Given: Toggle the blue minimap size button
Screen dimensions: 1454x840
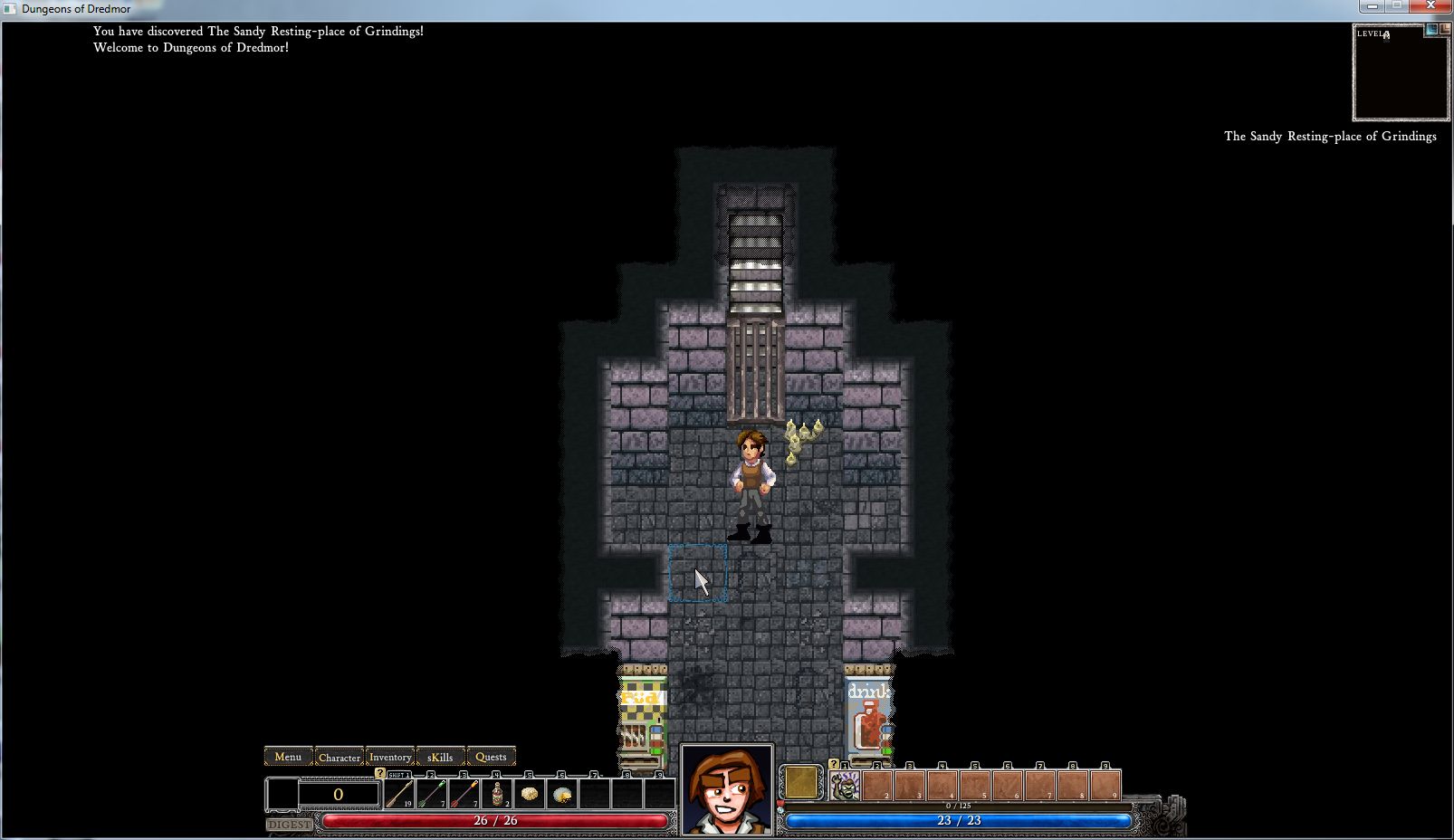Looking at the screenshot, I should tap(1431, 30).
